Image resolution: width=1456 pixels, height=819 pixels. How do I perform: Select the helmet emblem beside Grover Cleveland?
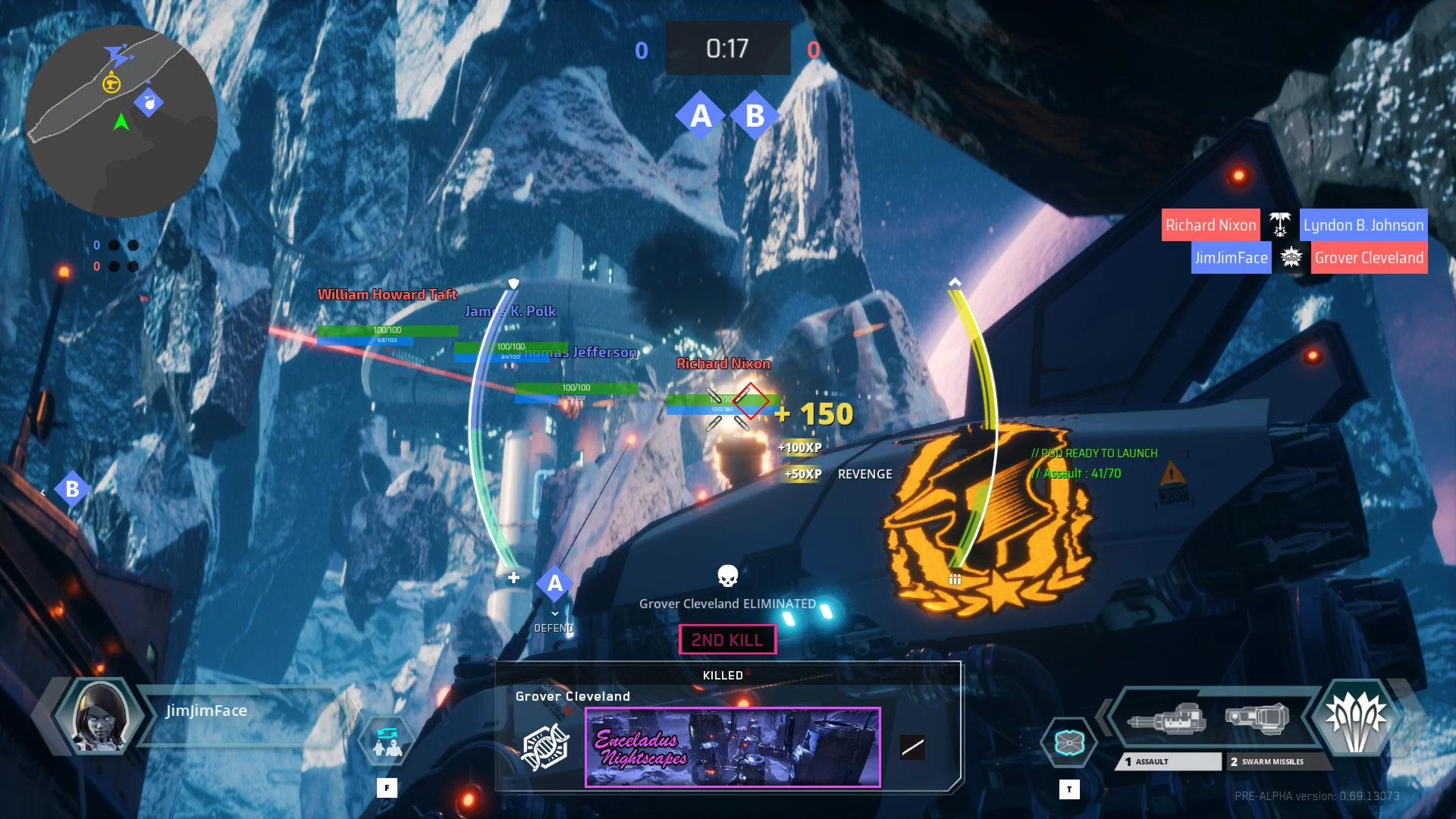tap(544, 747)
